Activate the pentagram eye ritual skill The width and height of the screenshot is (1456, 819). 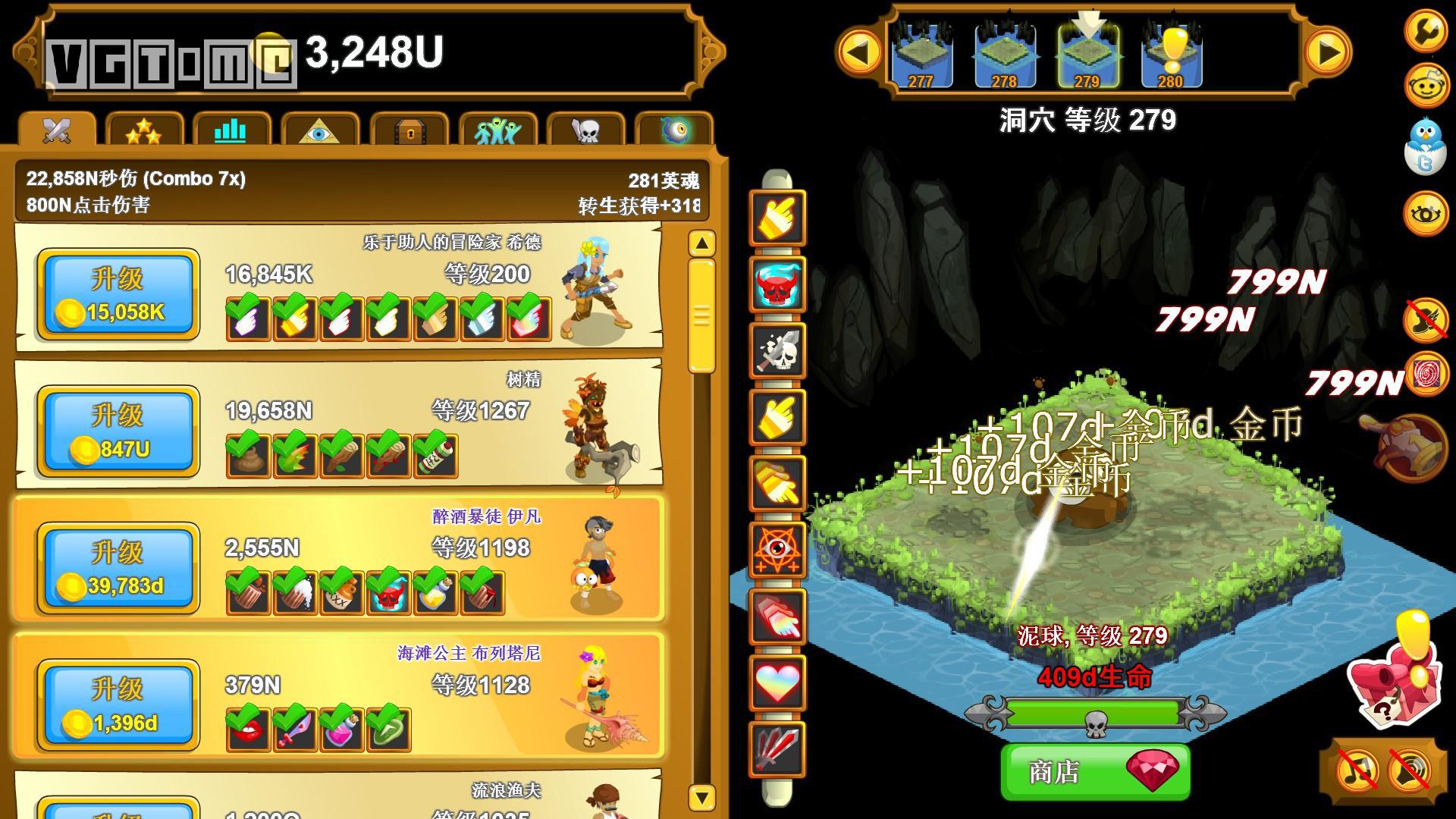[777, 550]
